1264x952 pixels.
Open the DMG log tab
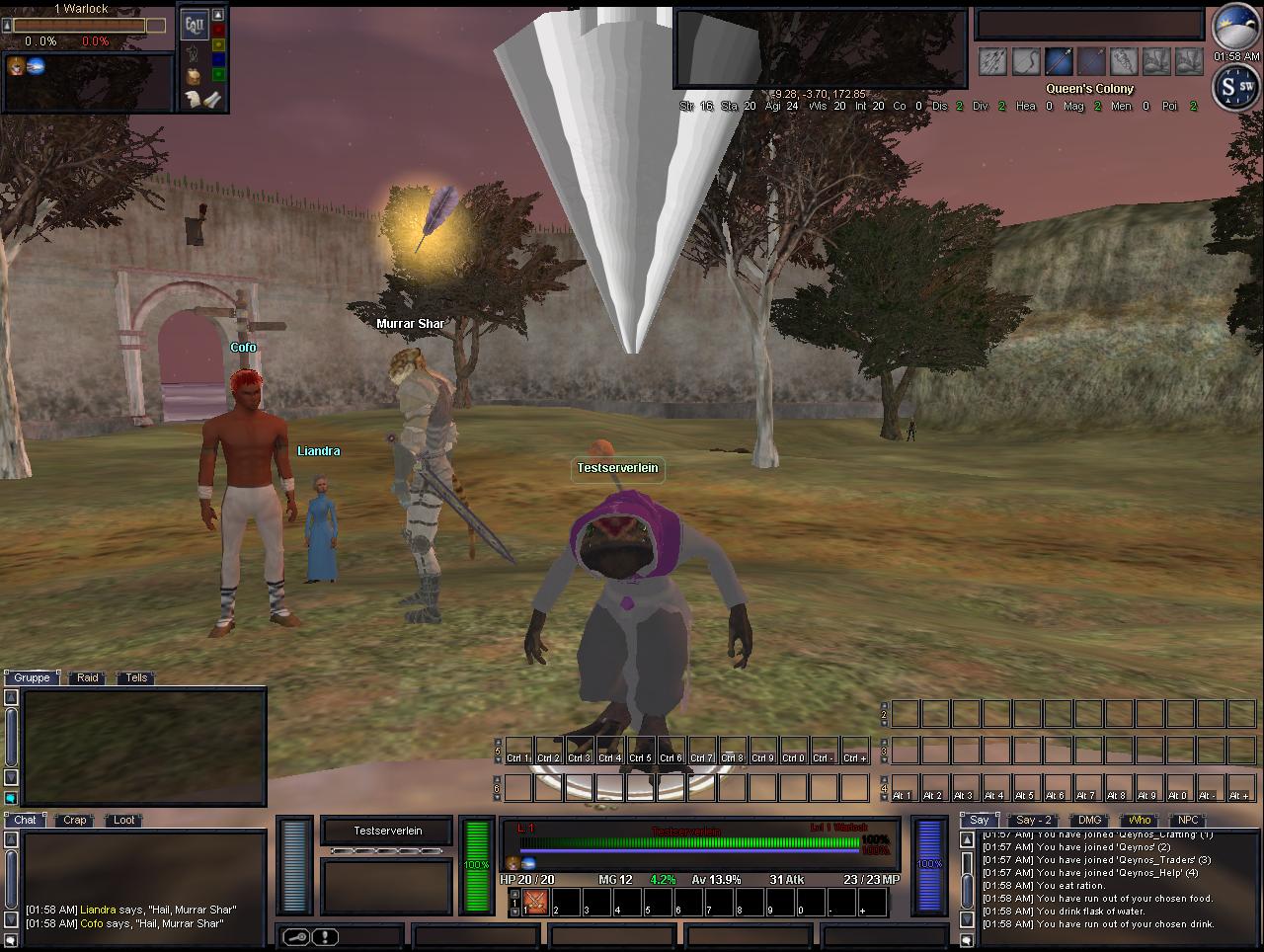(x=1089, y=820)
